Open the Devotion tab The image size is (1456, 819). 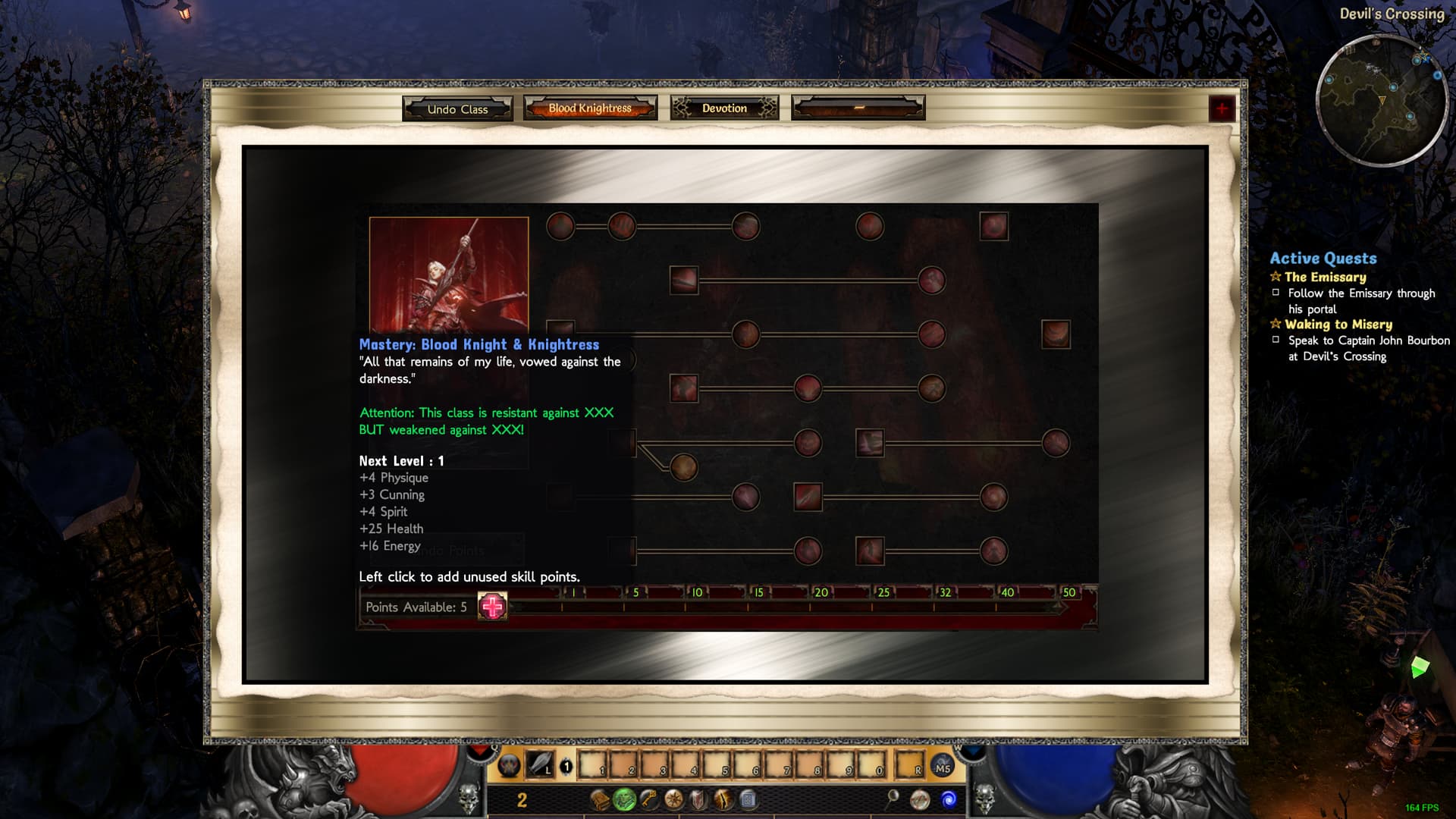pos(724,108)
